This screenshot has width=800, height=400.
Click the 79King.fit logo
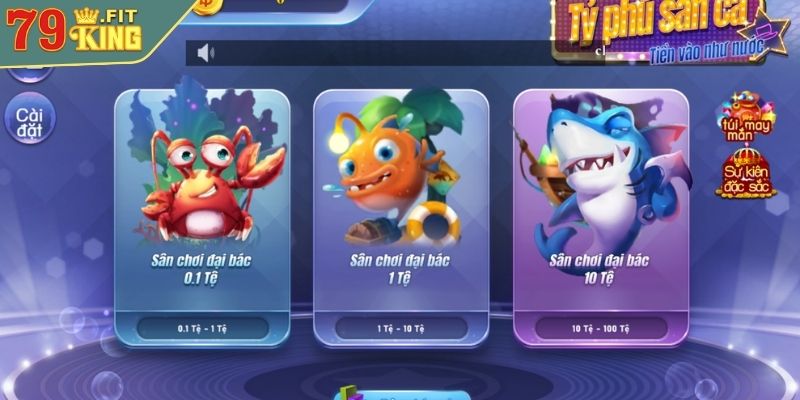(x=75, y=30)
